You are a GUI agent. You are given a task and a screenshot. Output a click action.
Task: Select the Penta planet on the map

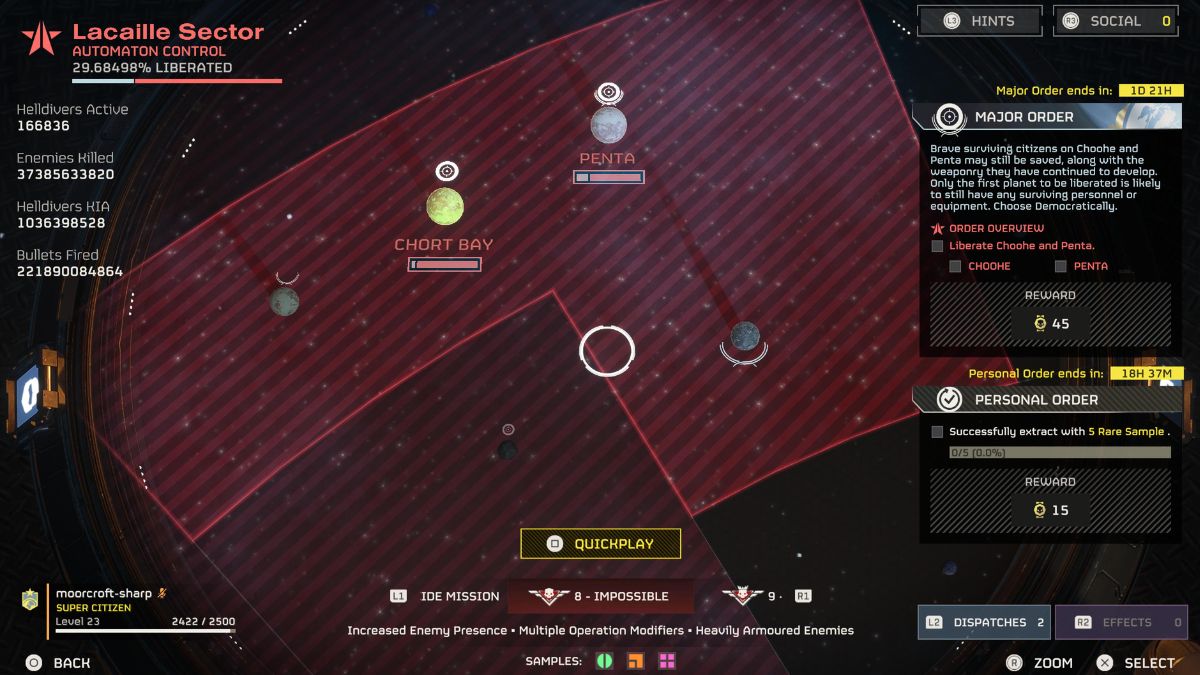pos(608,125)
